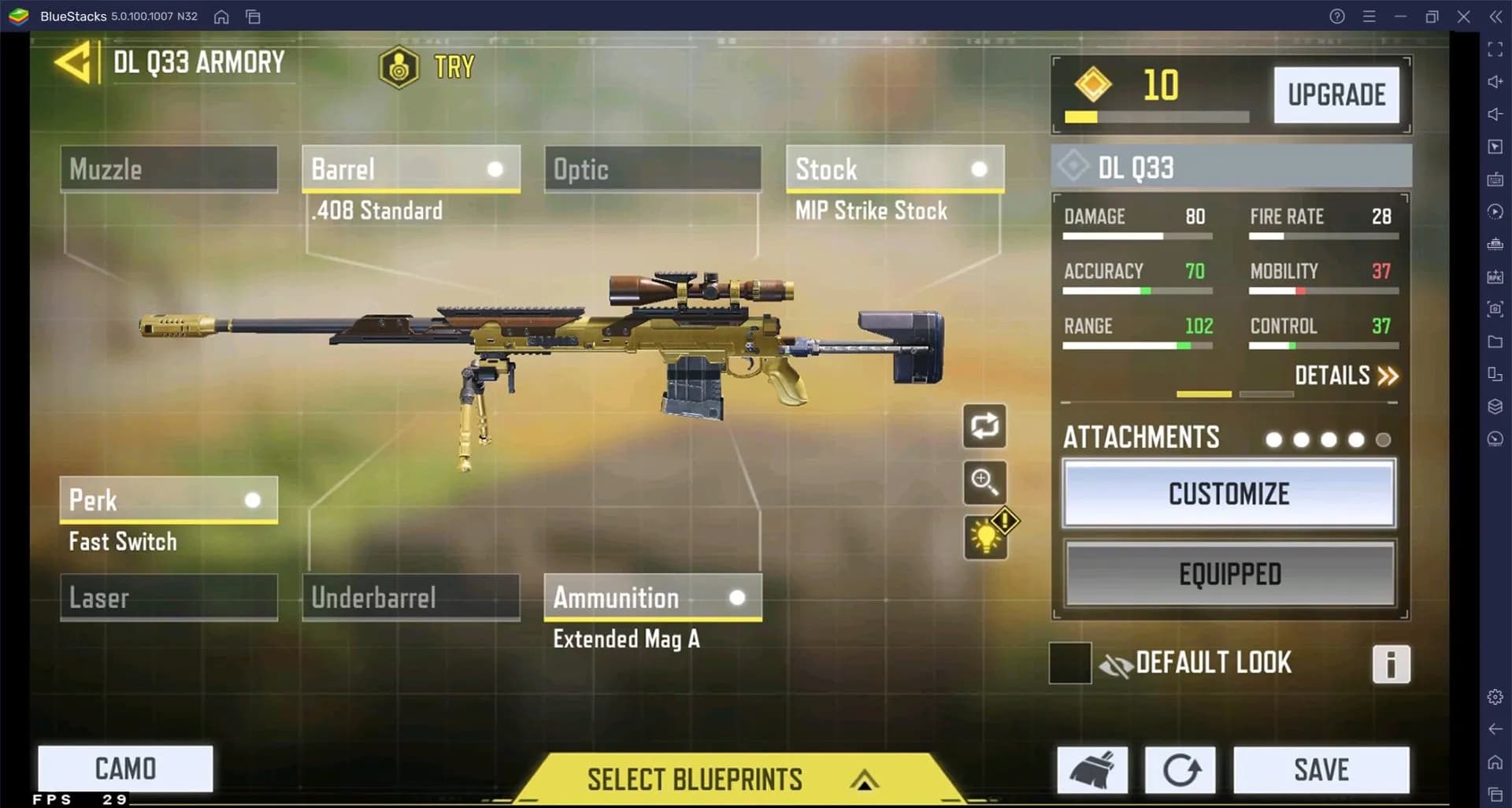This screenshot has width=1512, height=808.
Task: Clear attachments with the broom icon
Action: pyautogui.click(x=1092, y=770)
